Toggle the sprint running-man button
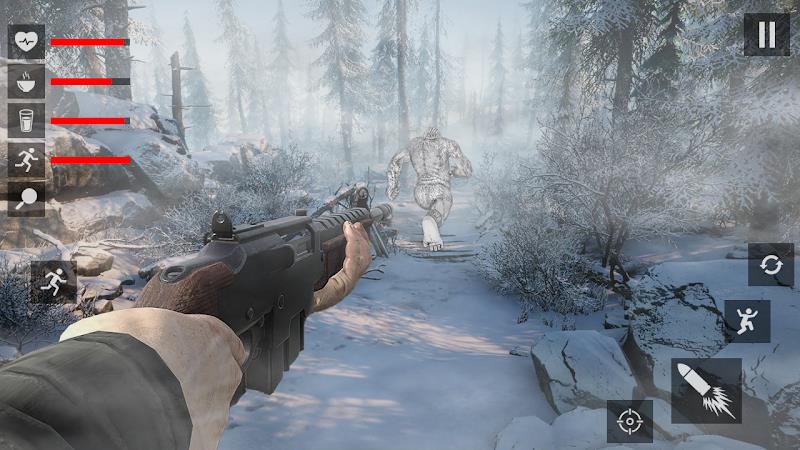 pyautogui.click(x=53, y=282)
